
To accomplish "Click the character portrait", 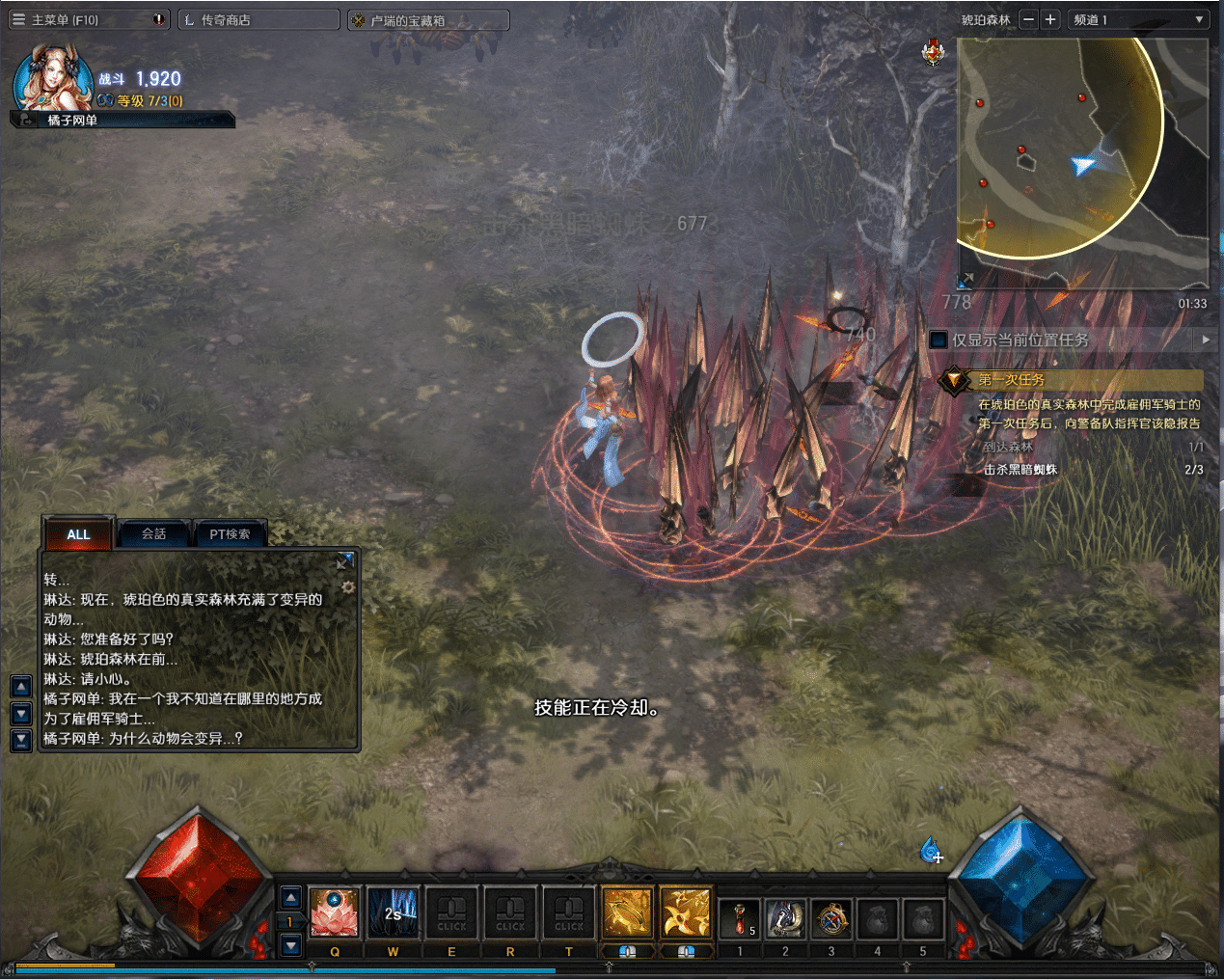I will 52,79.
